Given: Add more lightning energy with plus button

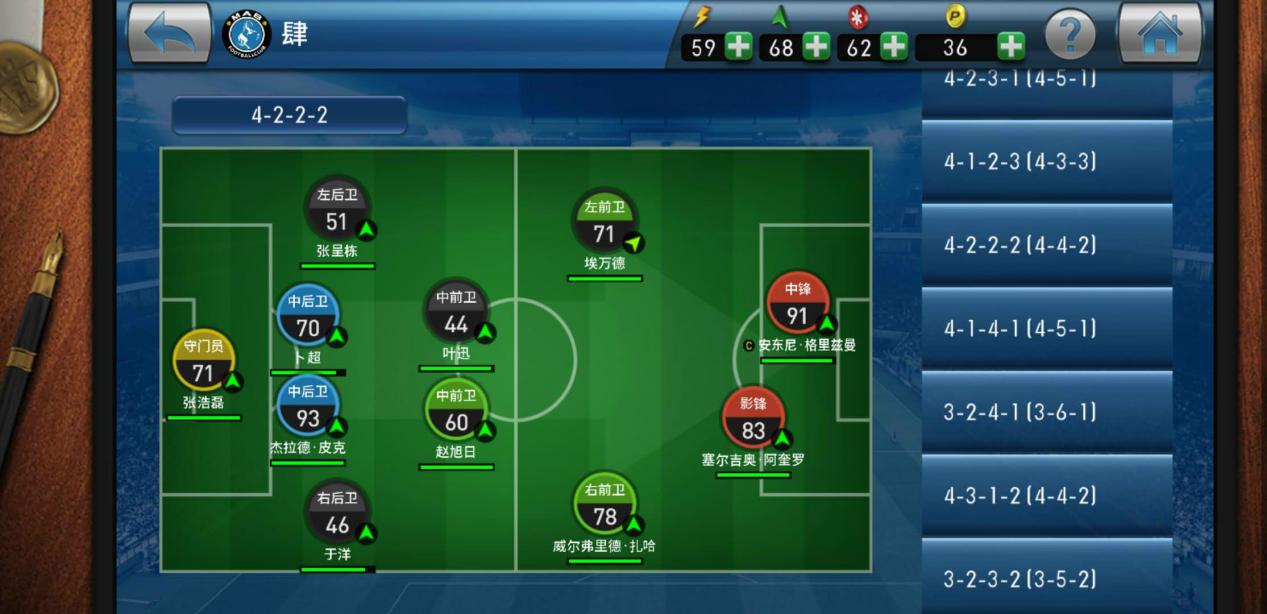Looking at the screenshot, I should tap(739, 46).
